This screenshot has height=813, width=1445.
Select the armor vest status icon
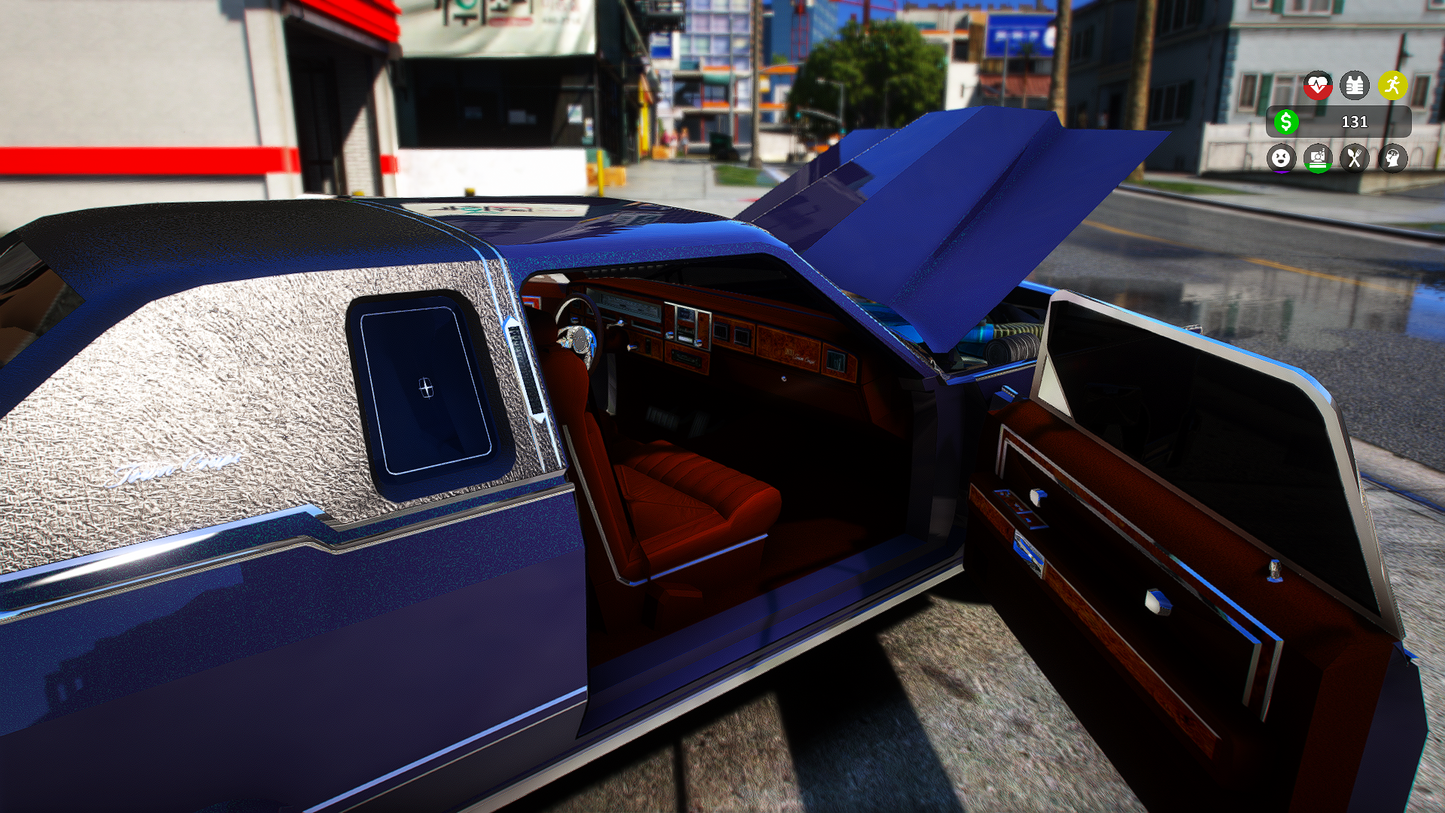pos(1354,85)
